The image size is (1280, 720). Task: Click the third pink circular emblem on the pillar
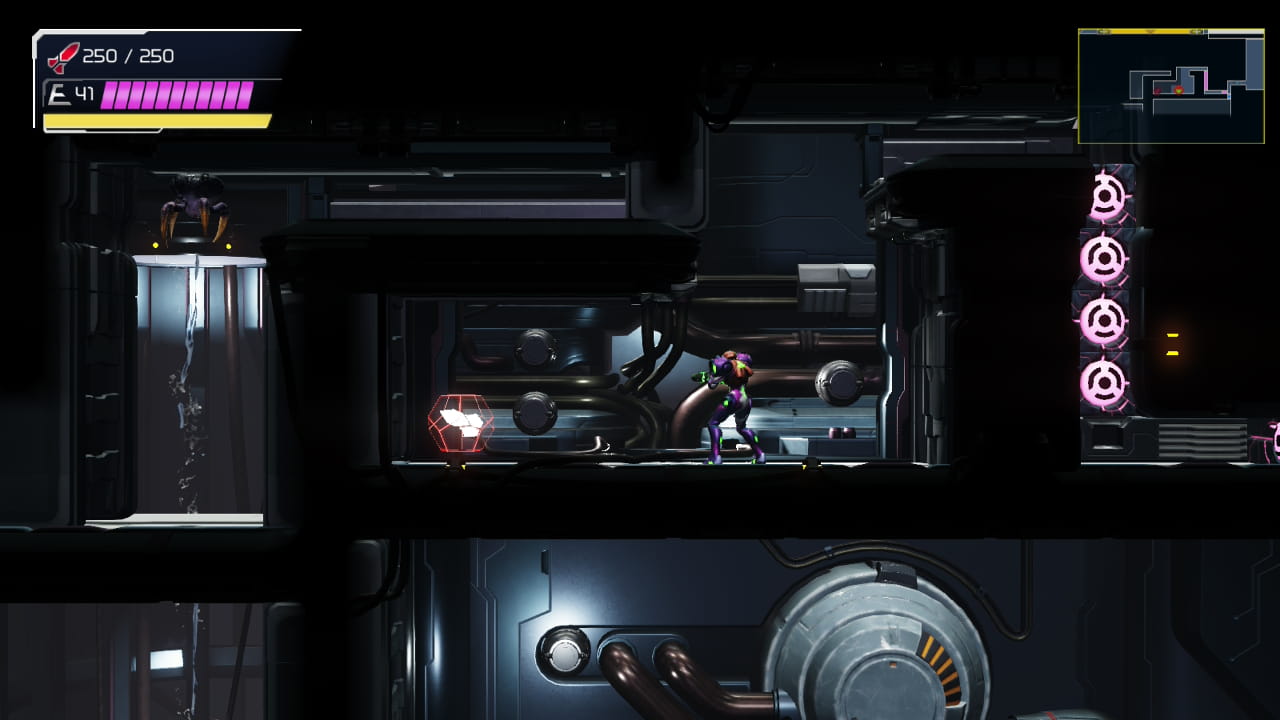pyautogui.click(x=1105, y=320)
